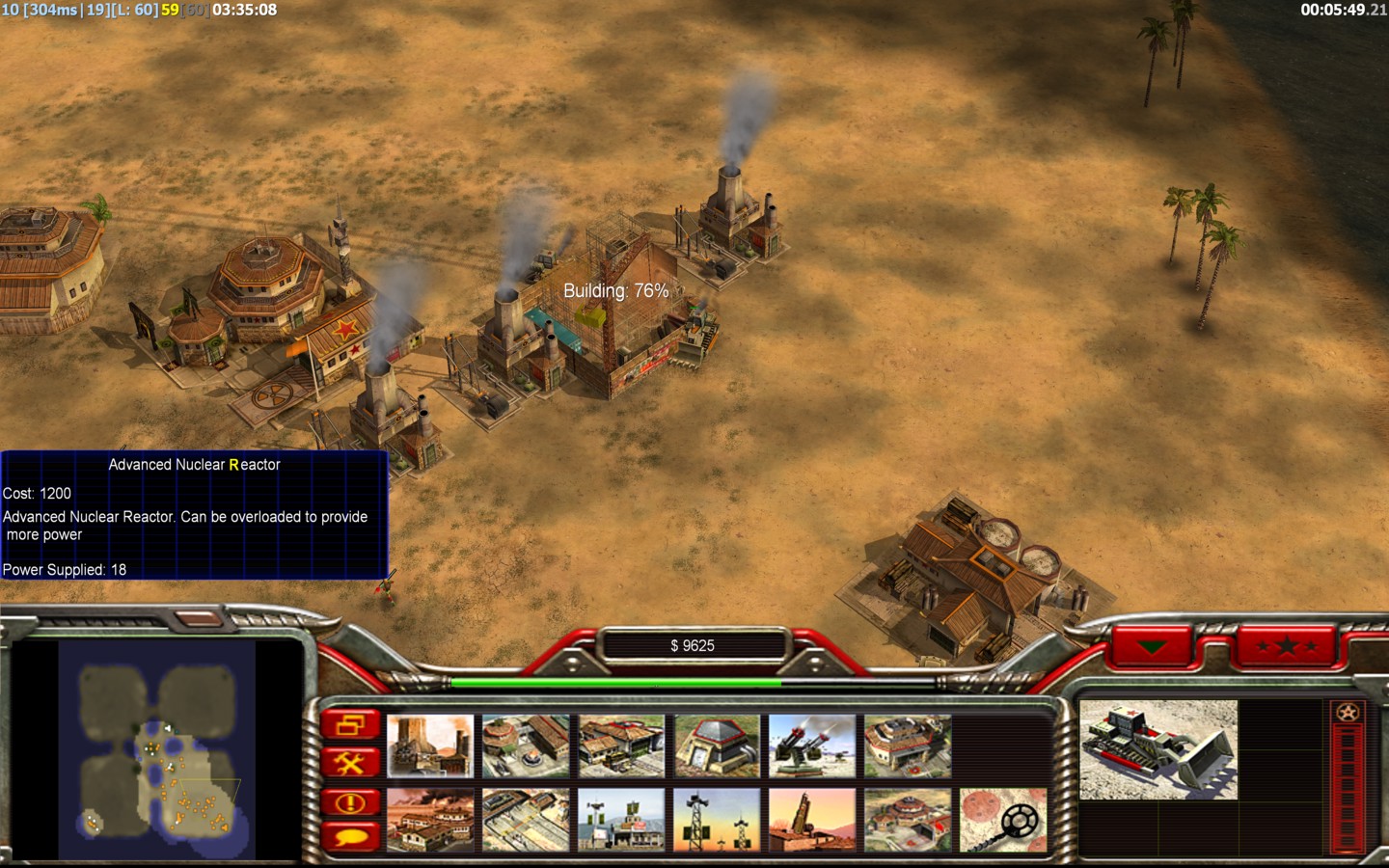This screenshot has width=1389, height=868.
Task: Select the Speaker Tower build icon
Action: pos(717,820)
